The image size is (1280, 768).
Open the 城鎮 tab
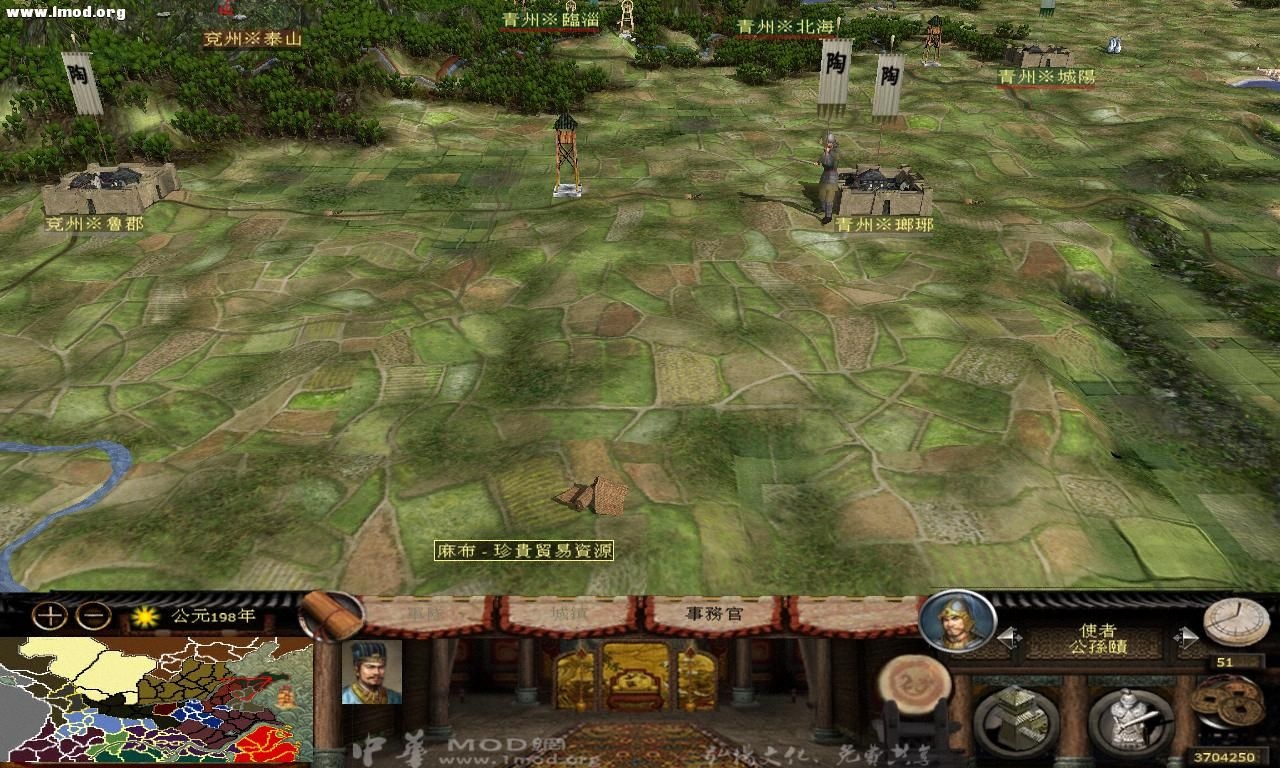tap(565, 614)
